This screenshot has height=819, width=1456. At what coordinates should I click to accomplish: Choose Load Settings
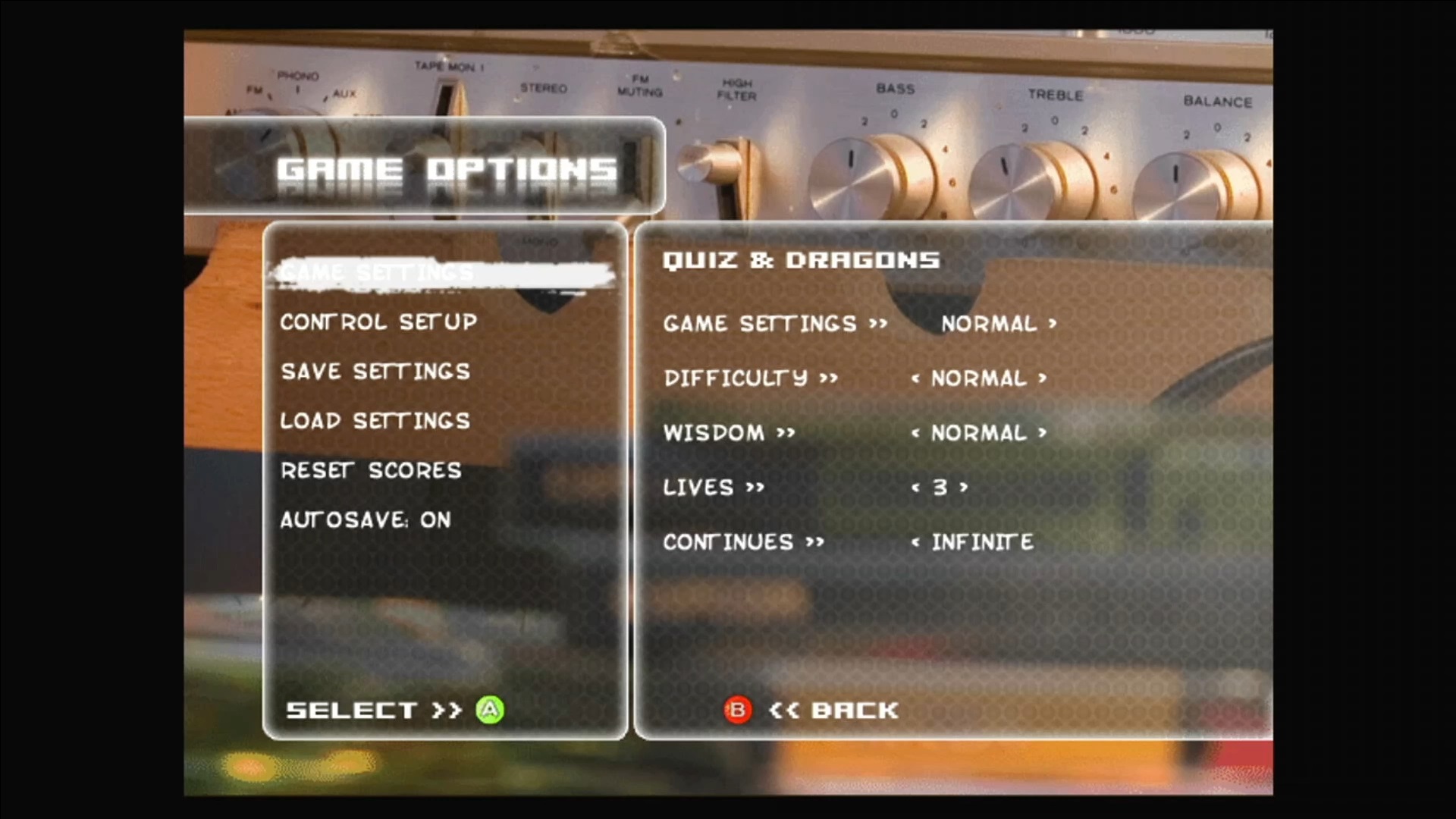tap(375, 421)
